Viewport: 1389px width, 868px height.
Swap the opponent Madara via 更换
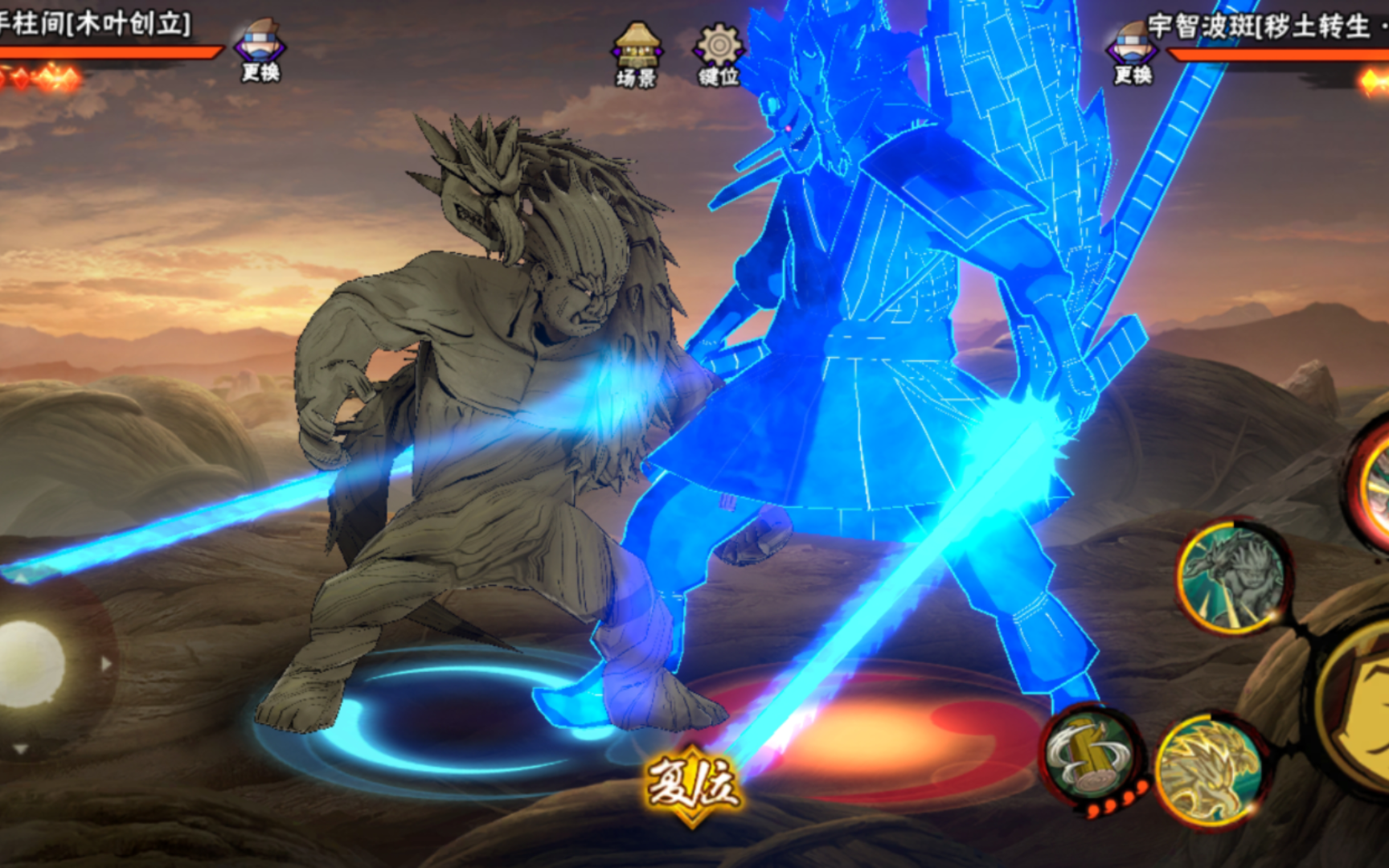[1133, 54]
